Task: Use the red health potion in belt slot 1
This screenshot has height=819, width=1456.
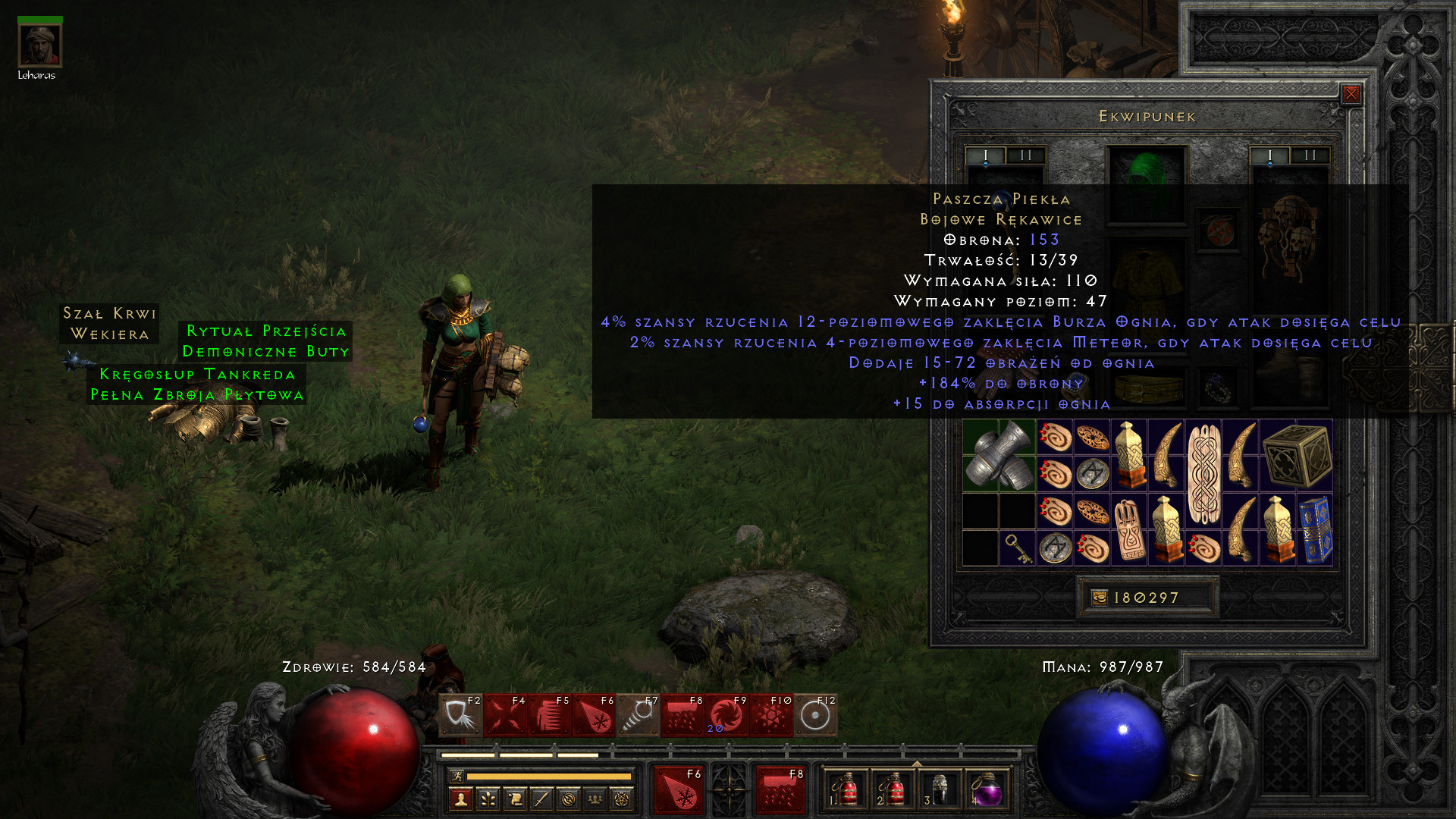Action: (846, 789)
